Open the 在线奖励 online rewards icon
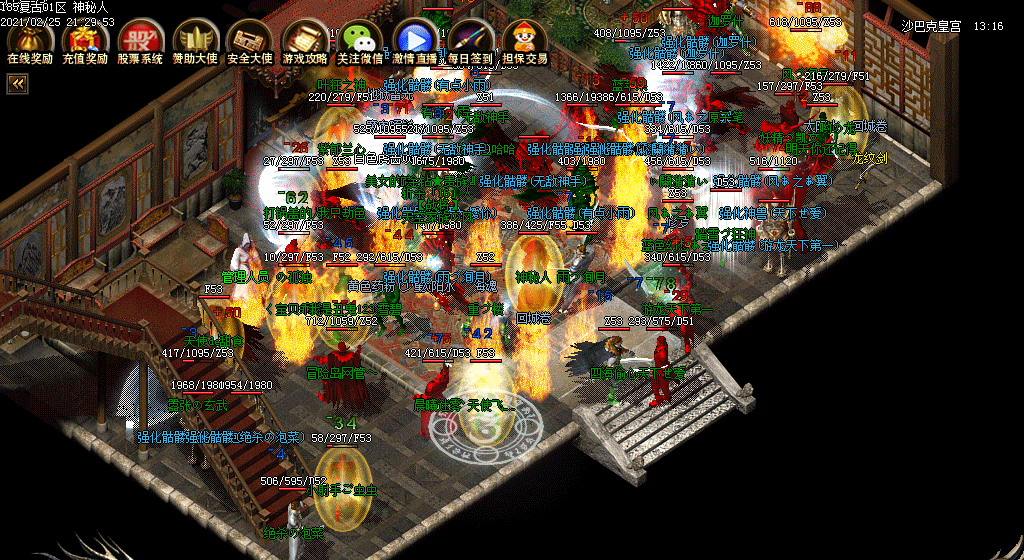The image size is (1024, 560). coord(30,40)
